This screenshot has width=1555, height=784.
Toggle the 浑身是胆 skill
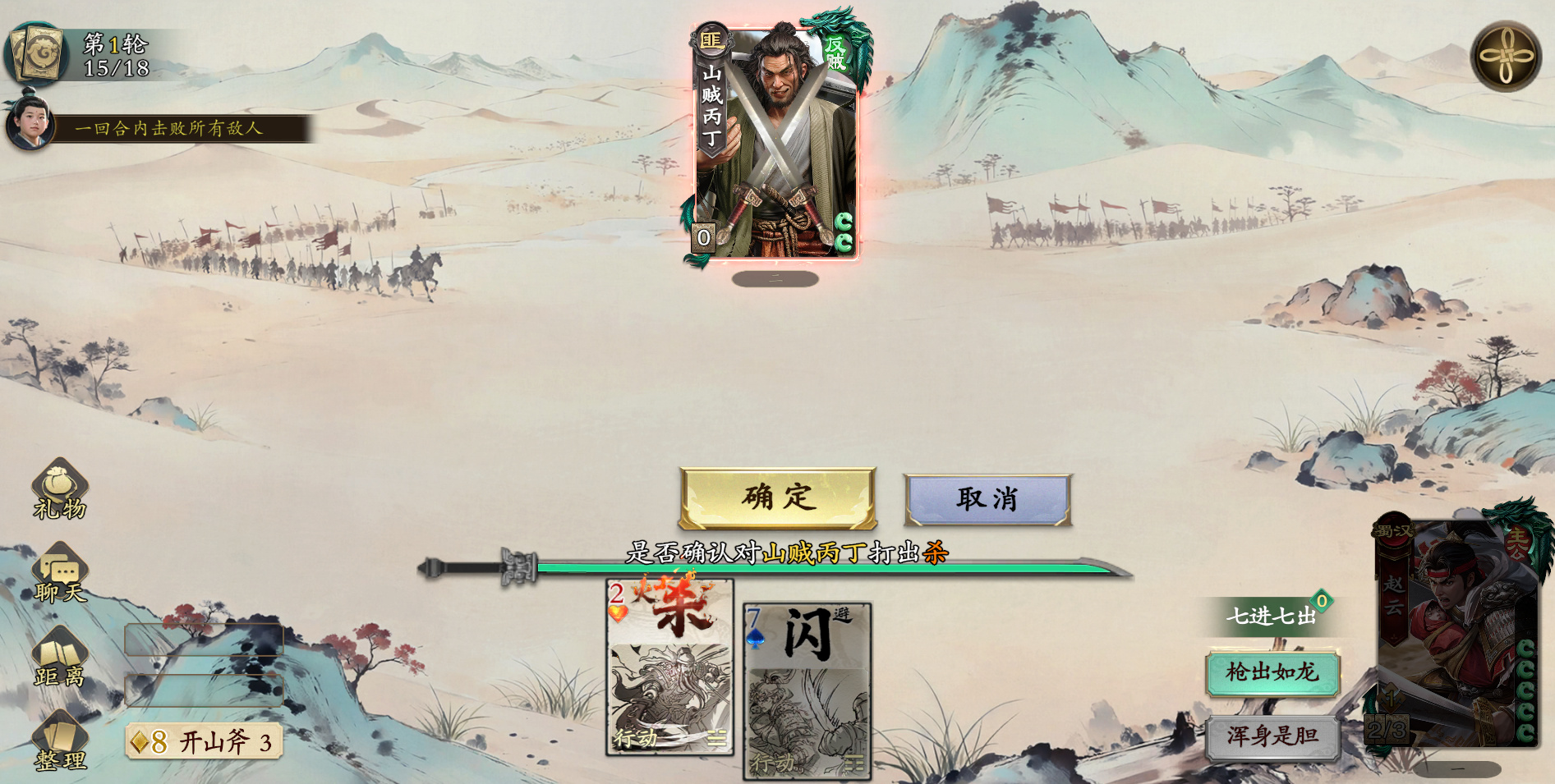tap(1273, 737)
